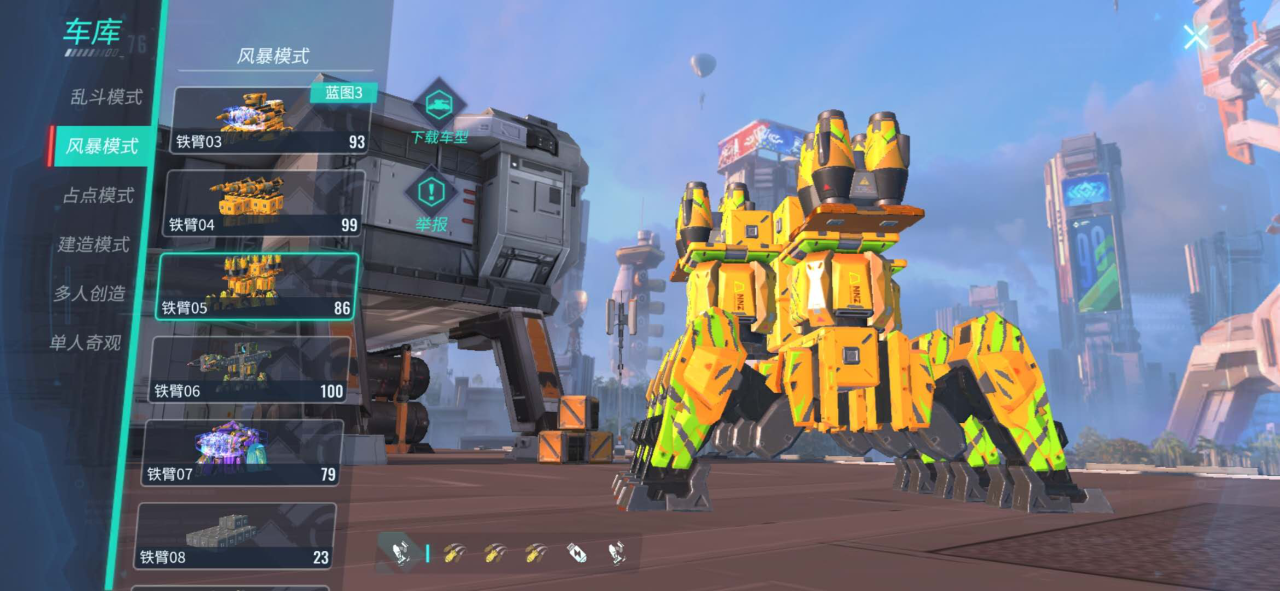Viewport: 1280px width, 591px height.
Task: Click the highlighted first weapon icon
Action: pyautogui.click(x=400, y=552)
